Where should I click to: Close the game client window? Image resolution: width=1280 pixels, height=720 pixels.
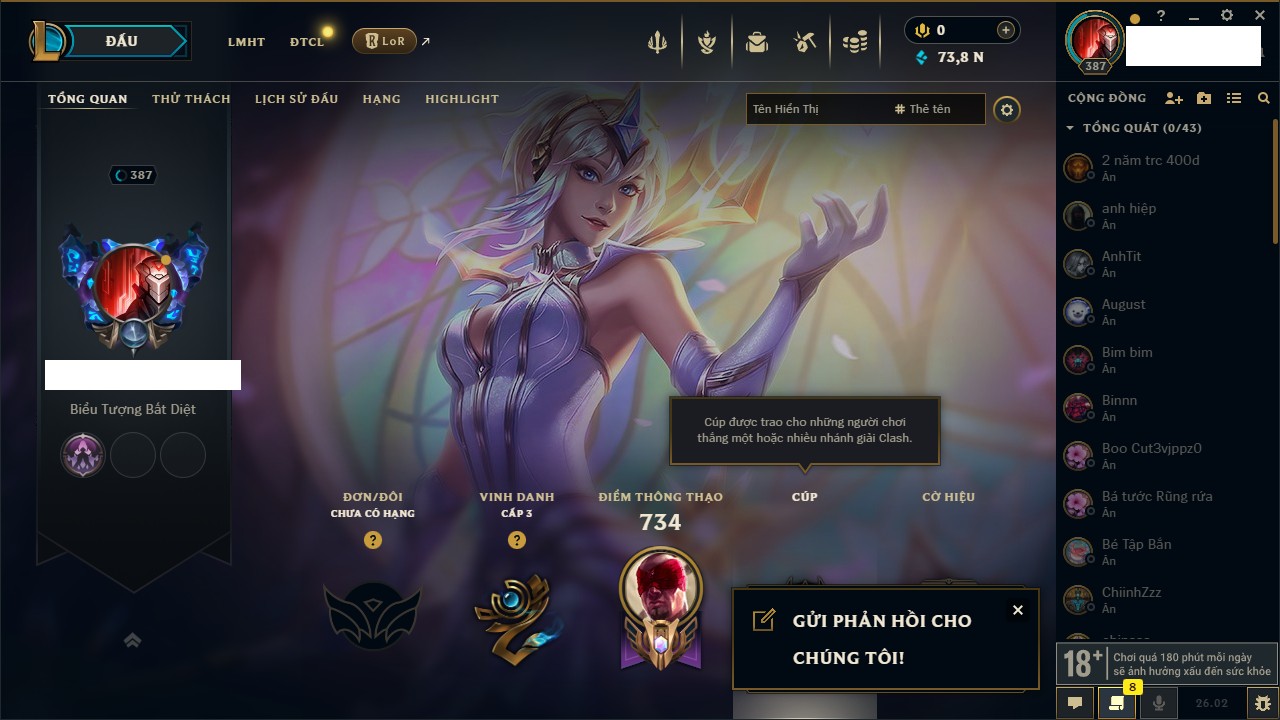[1260, 16]
